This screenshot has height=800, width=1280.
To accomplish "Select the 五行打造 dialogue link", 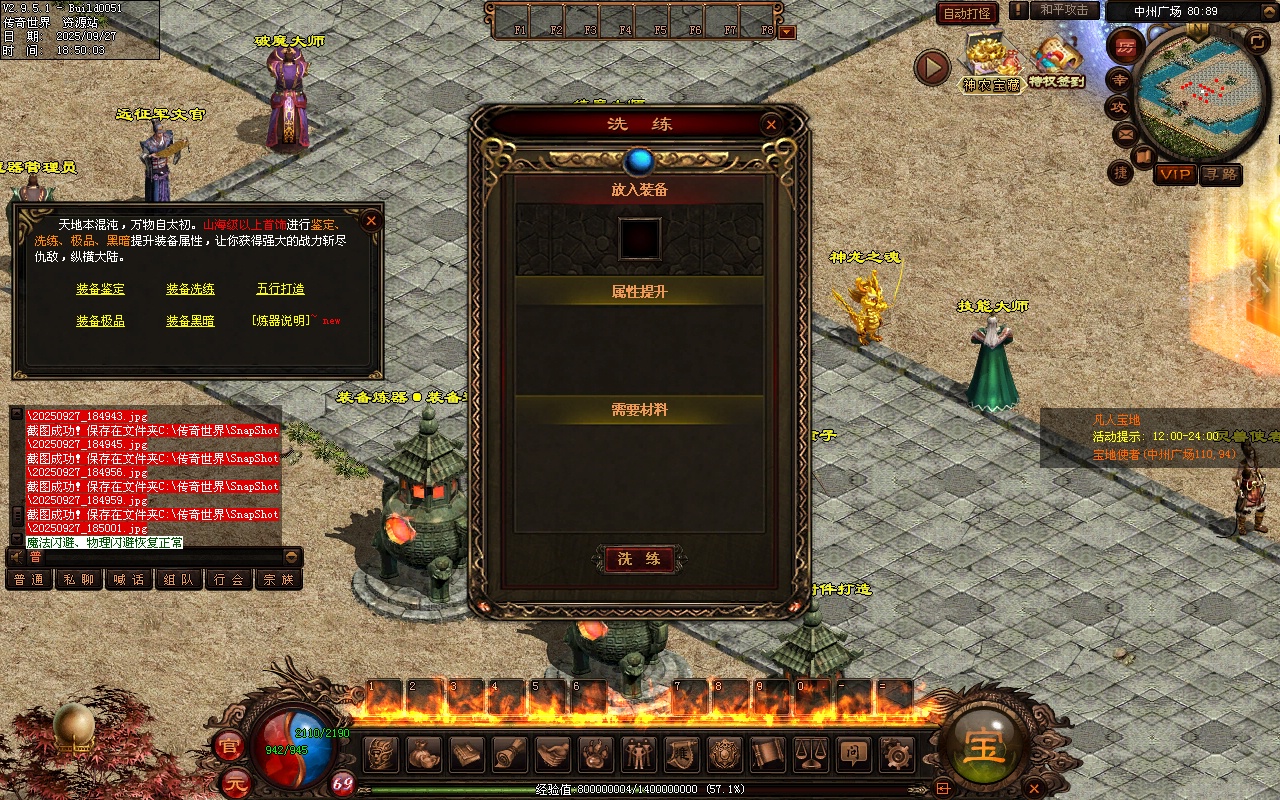I will click(x=280, y=289).
